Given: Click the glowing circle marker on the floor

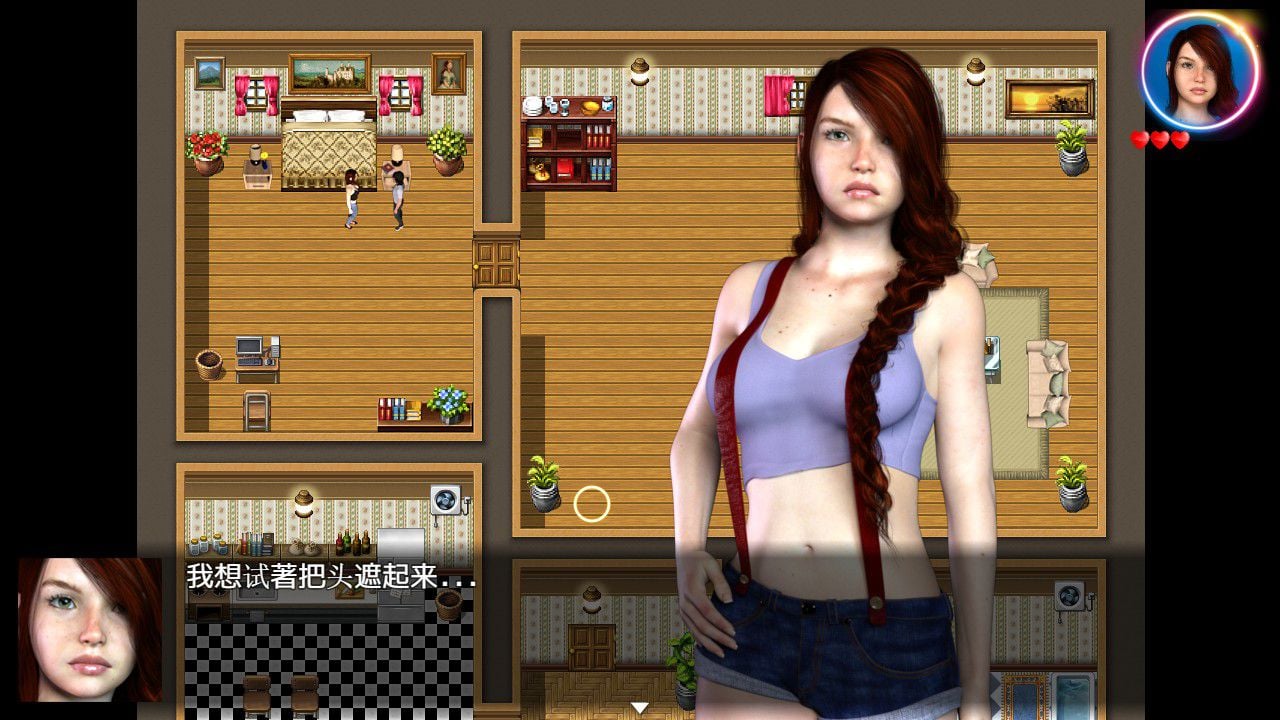Looking at the screenshot, I should click(x=592, y=502).
